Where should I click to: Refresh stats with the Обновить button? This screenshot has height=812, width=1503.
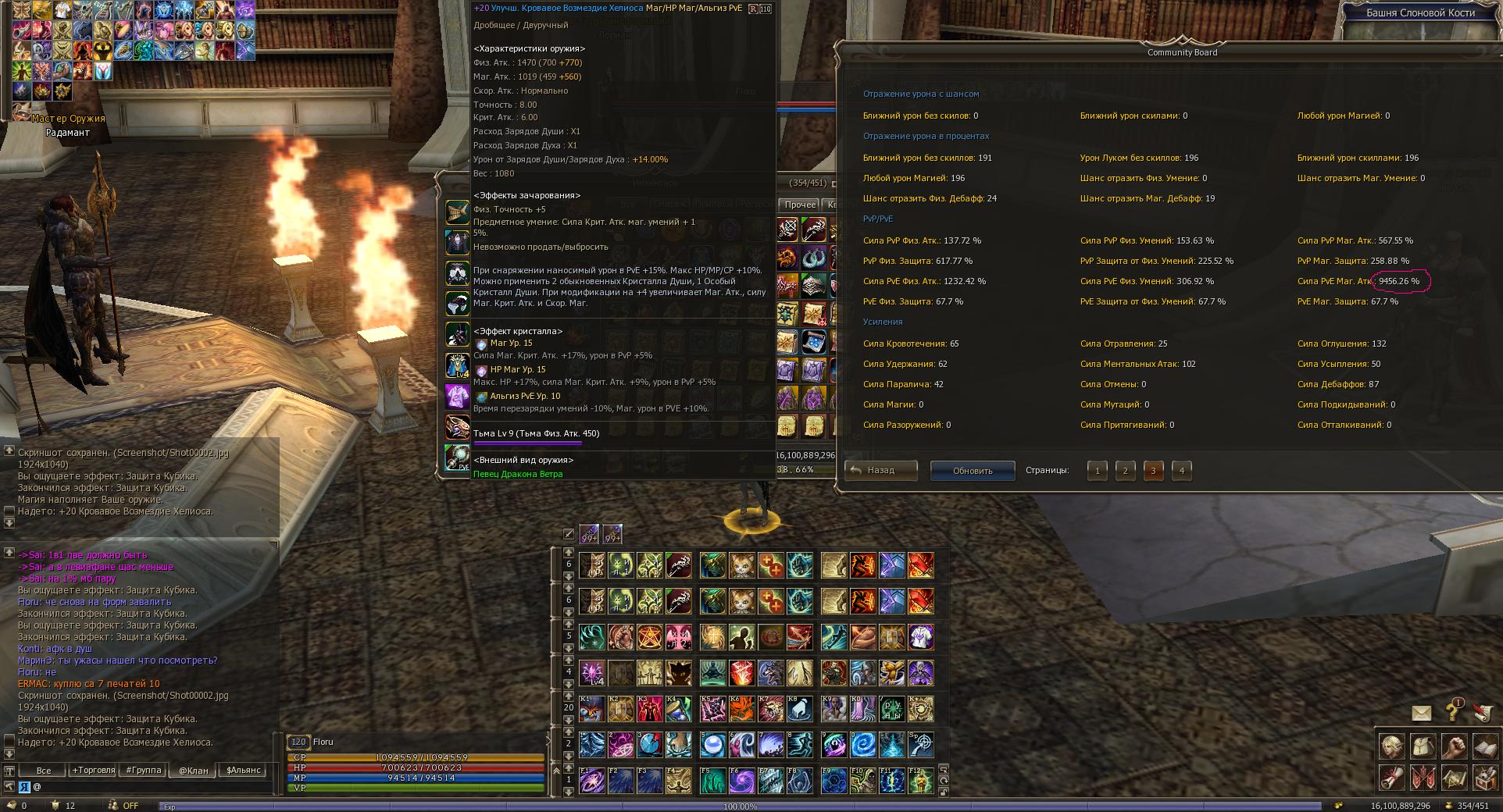(972, 471)
